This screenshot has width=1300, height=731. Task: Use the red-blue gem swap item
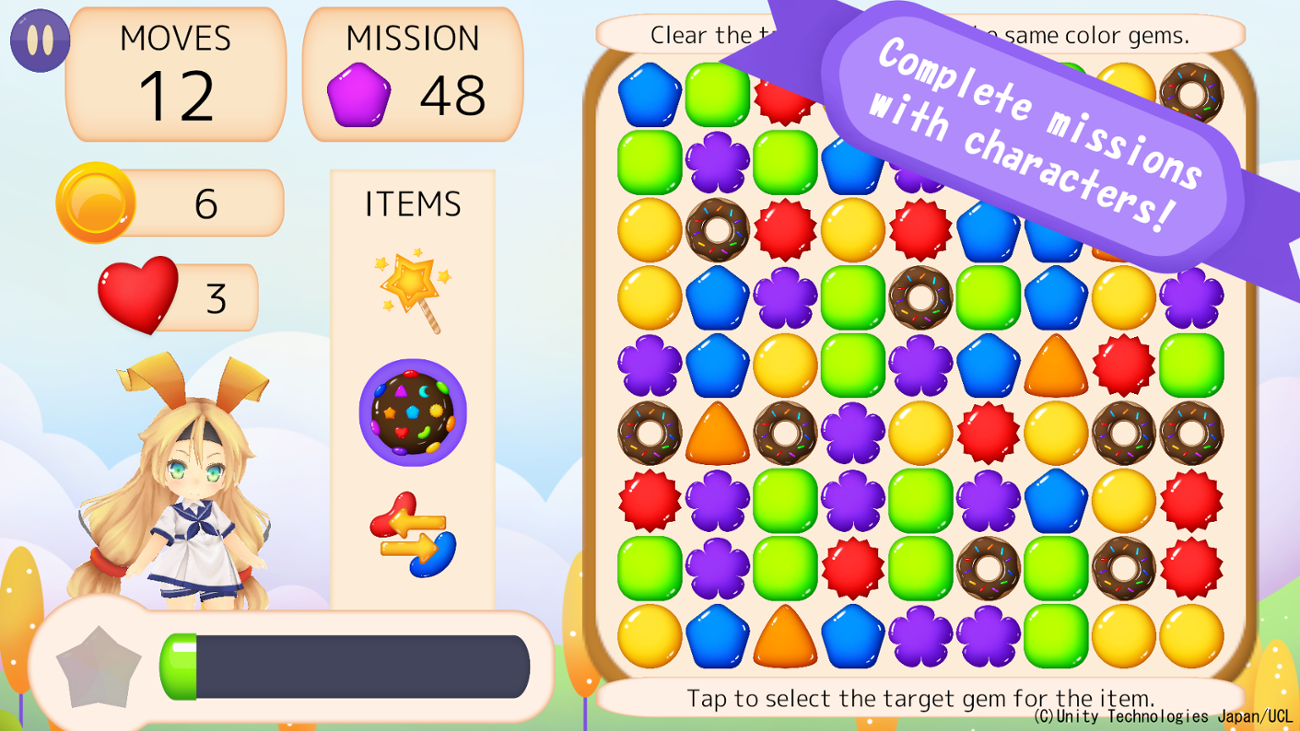tap(411, 530)
